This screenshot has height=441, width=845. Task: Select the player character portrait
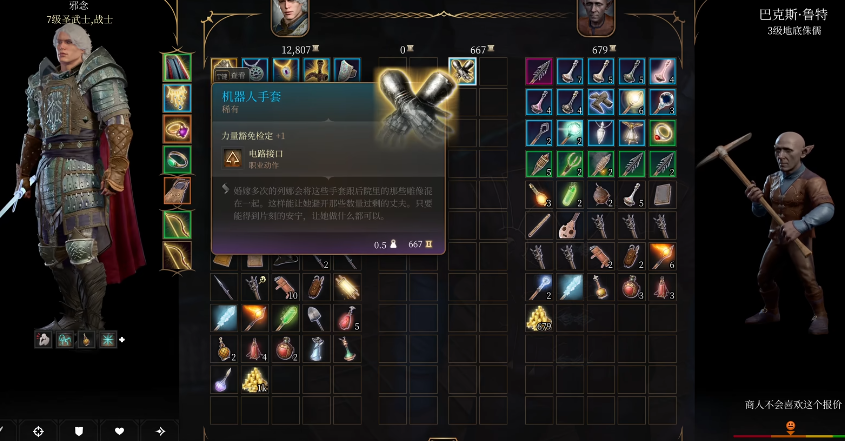point(290,17)
